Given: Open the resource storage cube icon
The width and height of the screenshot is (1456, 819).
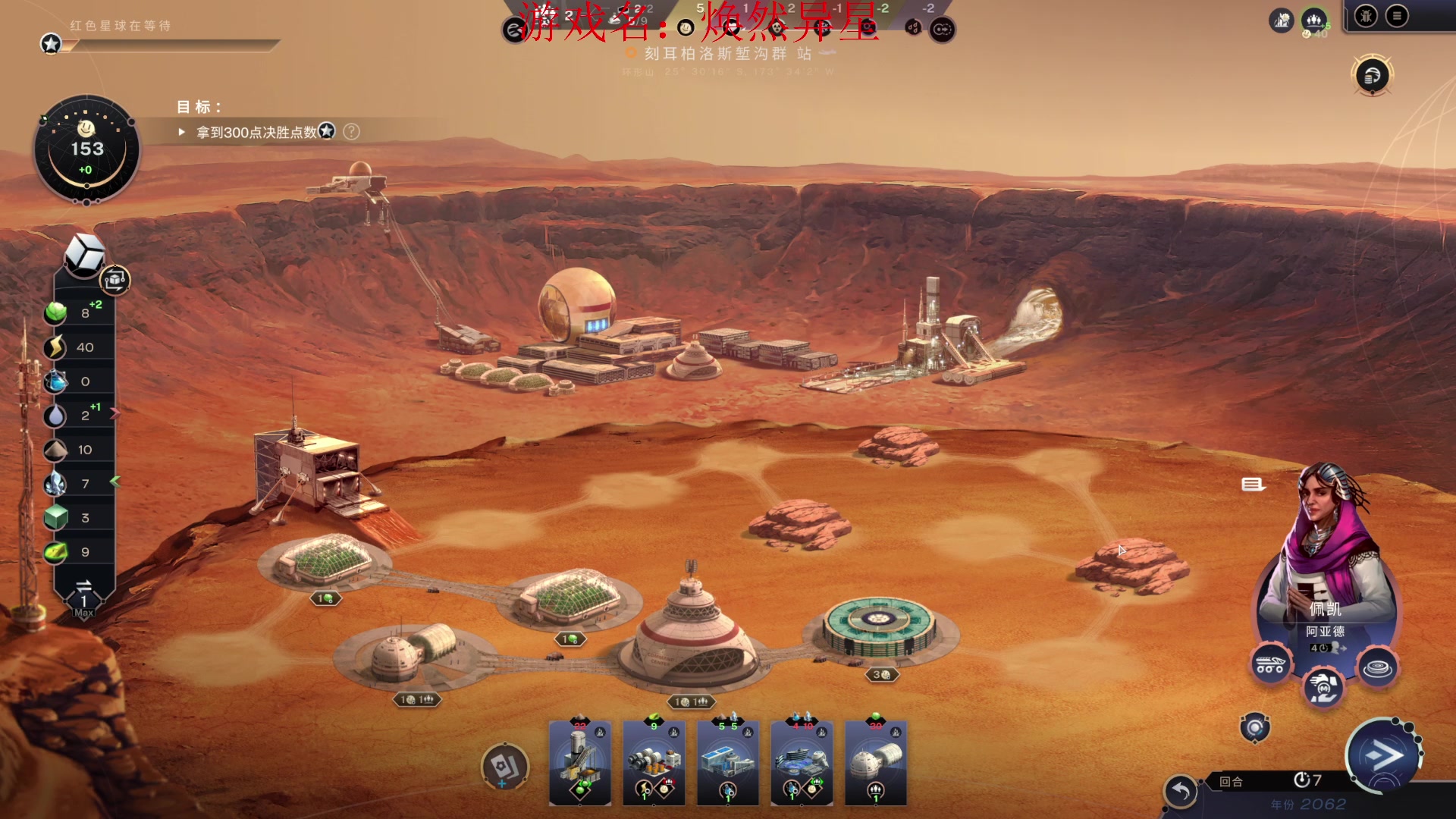Looking at the screenshot, I should click(x=83, y=254).
